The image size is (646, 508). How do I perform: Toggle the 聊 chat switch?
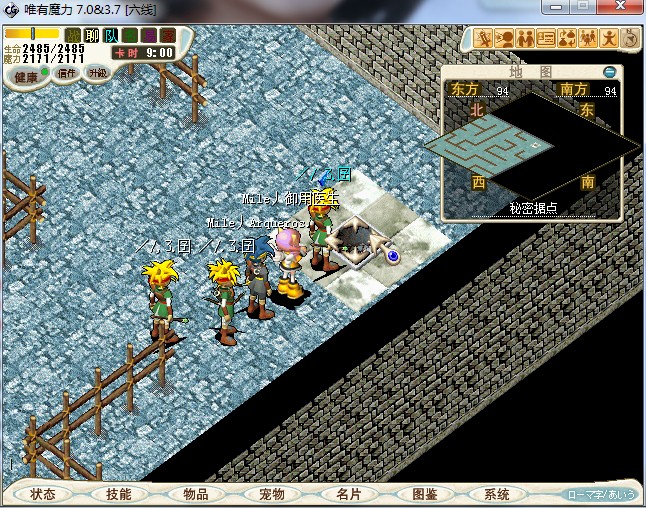(91, 36)
